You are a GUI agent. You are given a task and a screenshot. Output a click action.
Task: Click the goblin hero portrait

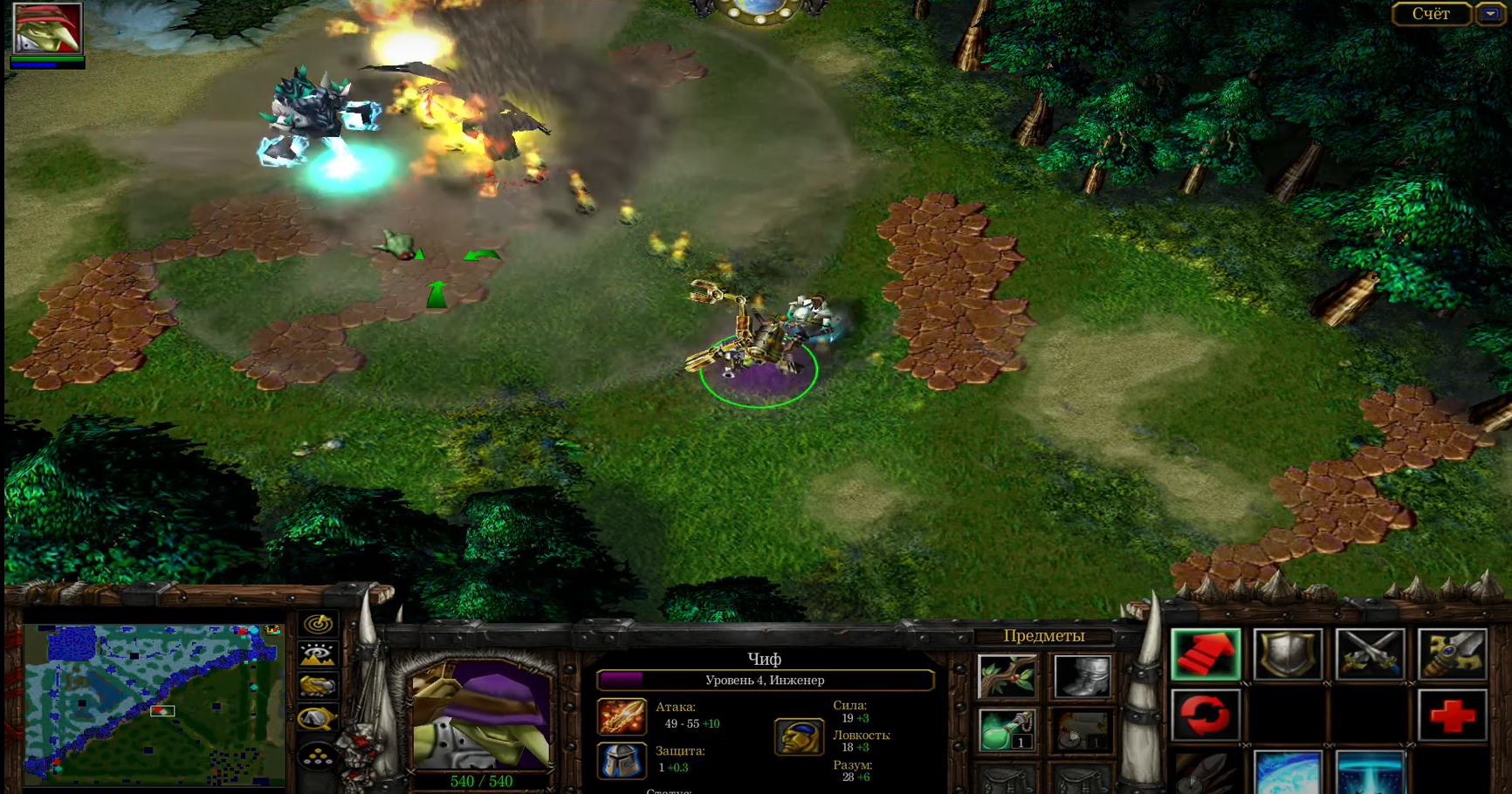481,715
